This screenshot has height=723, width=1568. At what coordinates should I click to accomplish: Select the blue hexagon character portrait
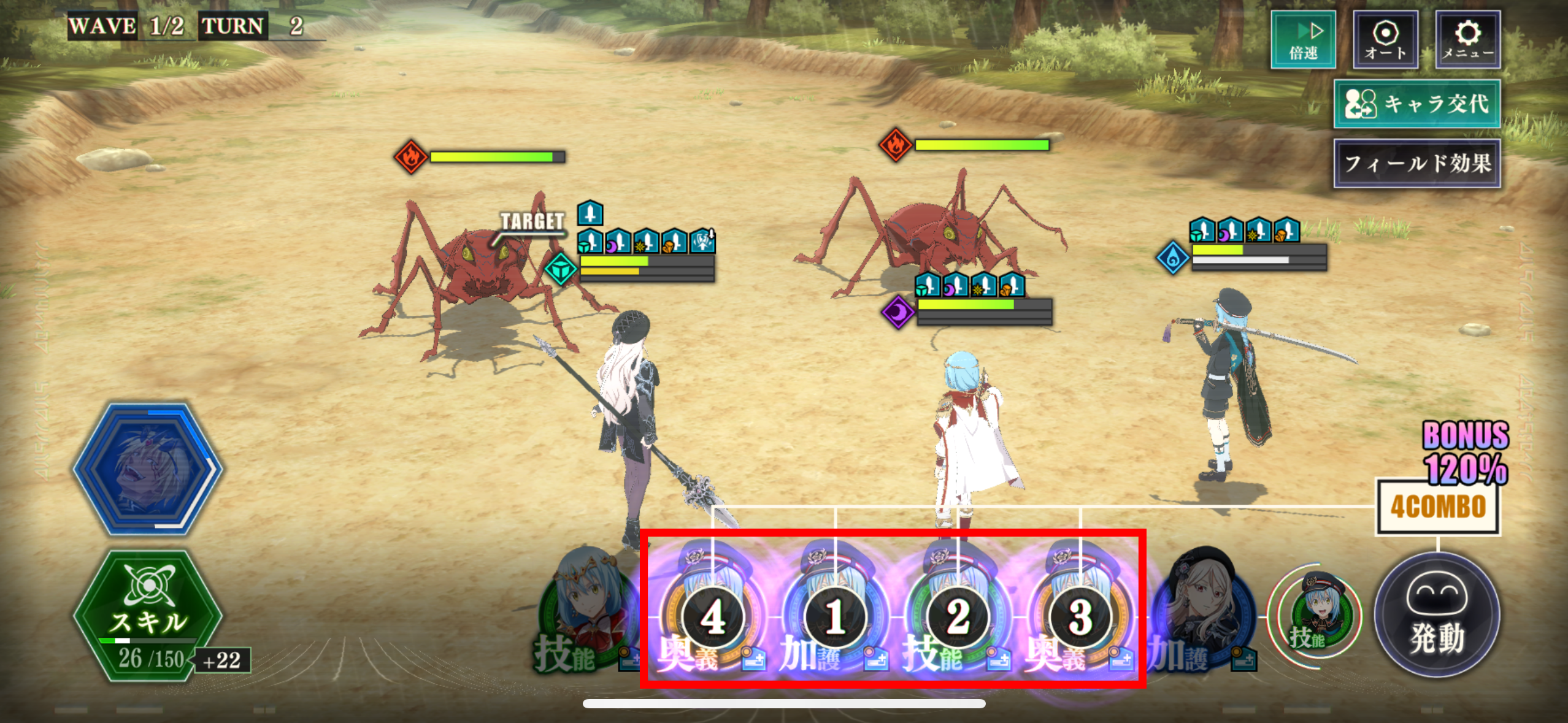[x=147, y=469]
